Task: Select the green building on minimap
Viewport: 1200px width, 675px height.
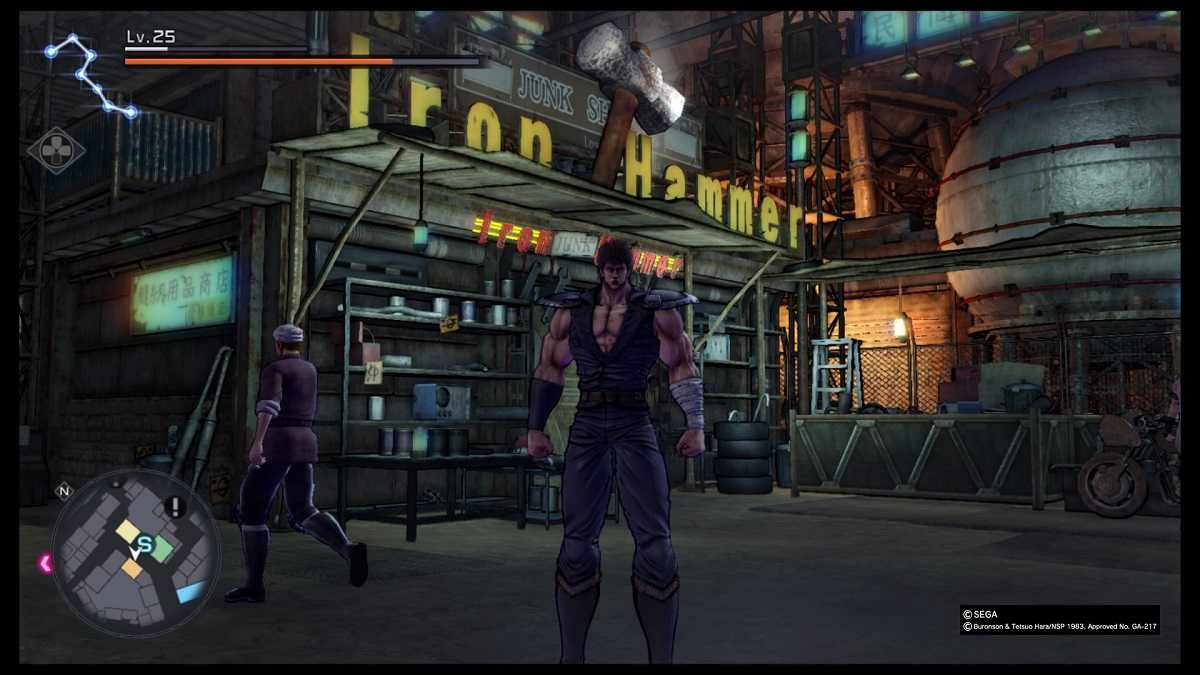Action: coord(163,548)
